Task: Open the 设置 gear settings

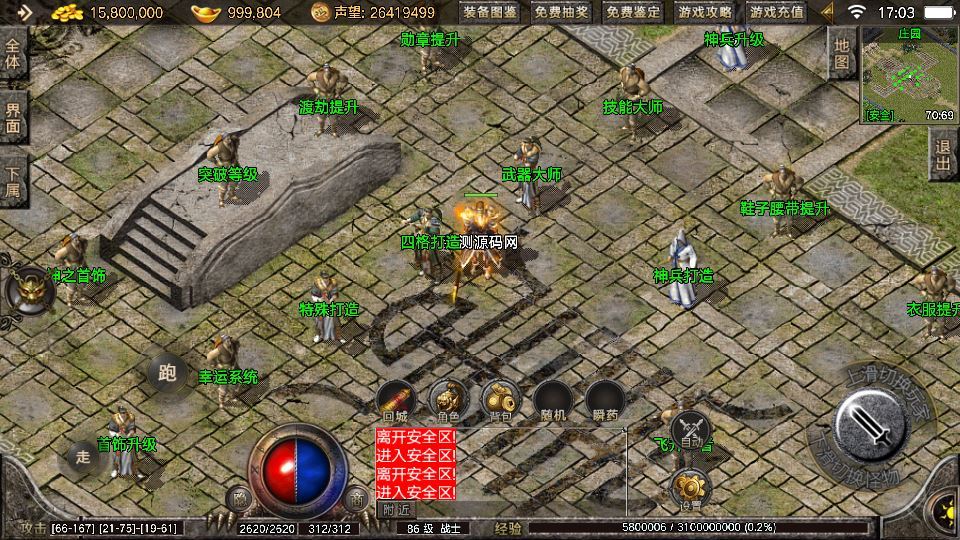Action: click(691, 489)
